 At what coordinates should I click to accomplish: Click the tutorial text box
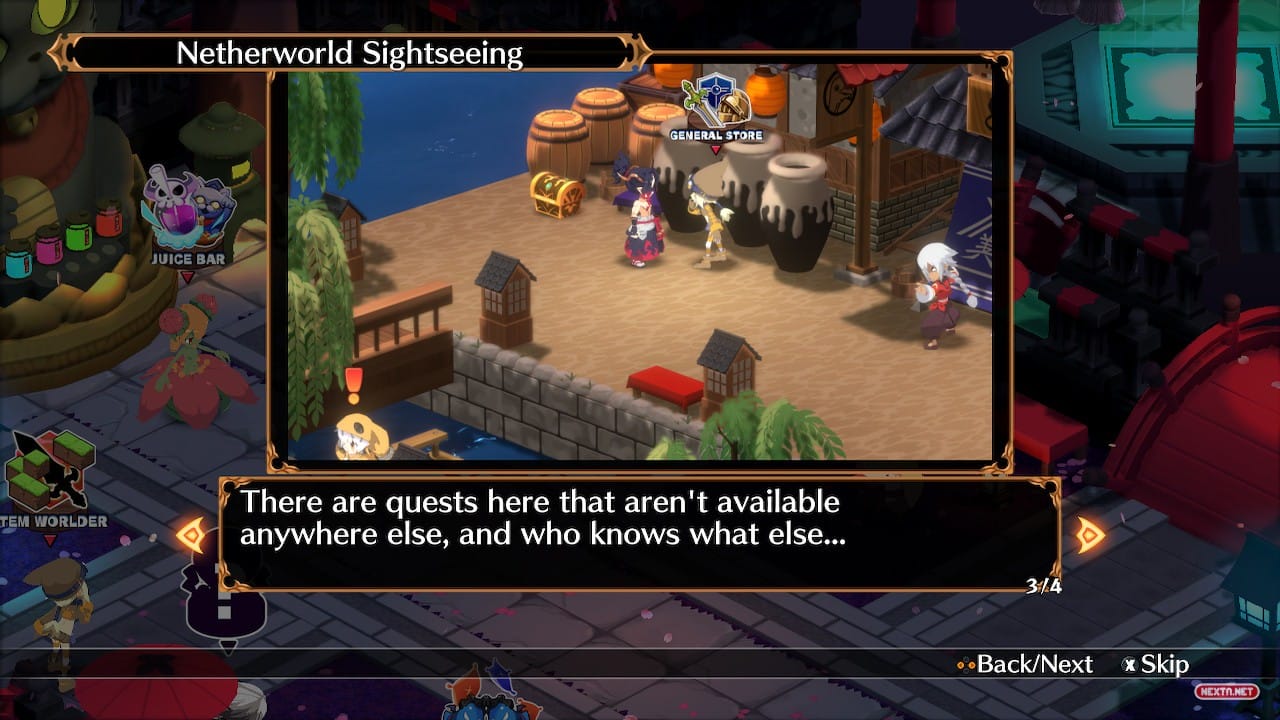[640, 534]
